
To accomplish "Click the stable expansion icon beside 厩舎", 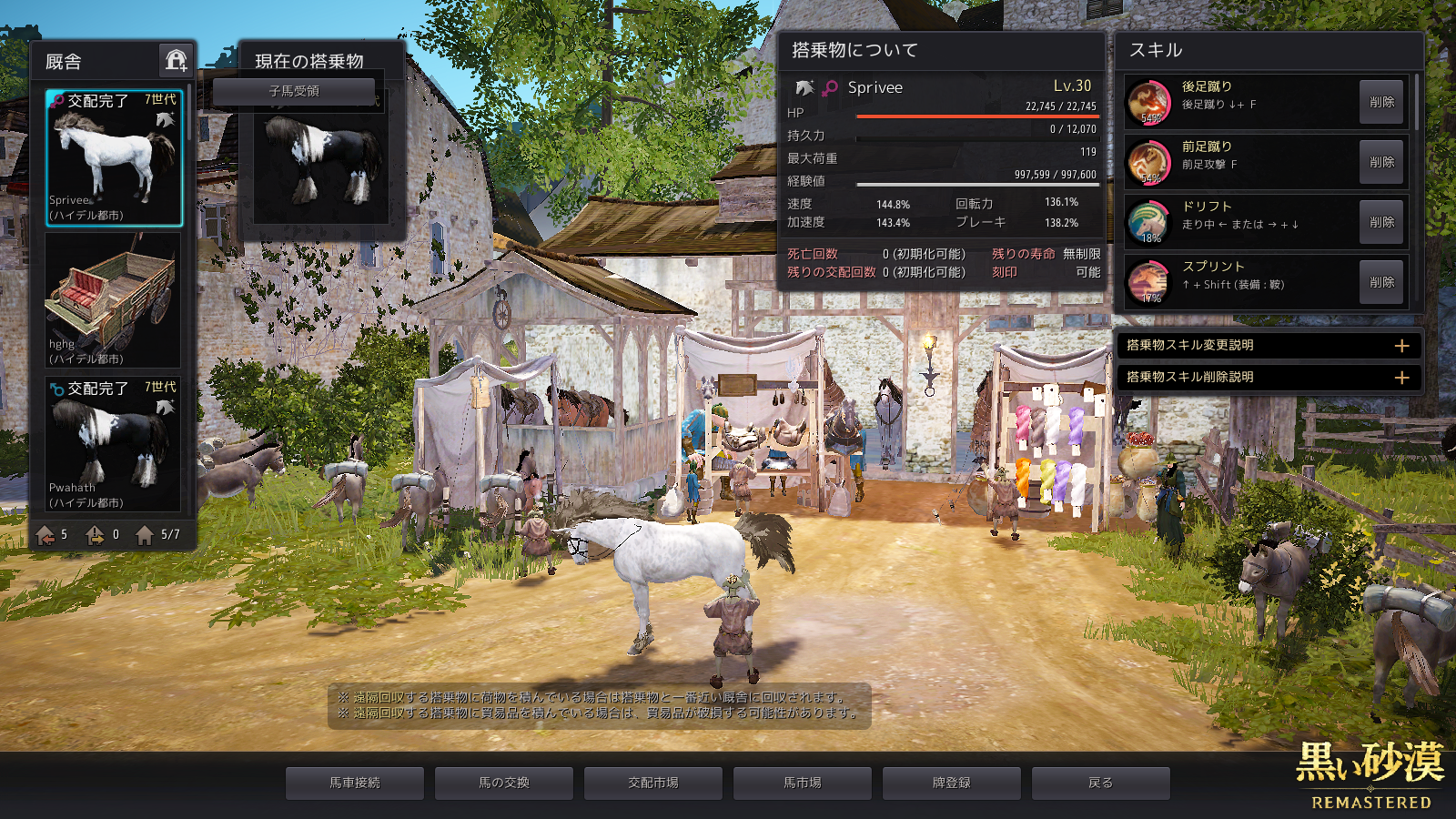I will (x=176, y=61).
